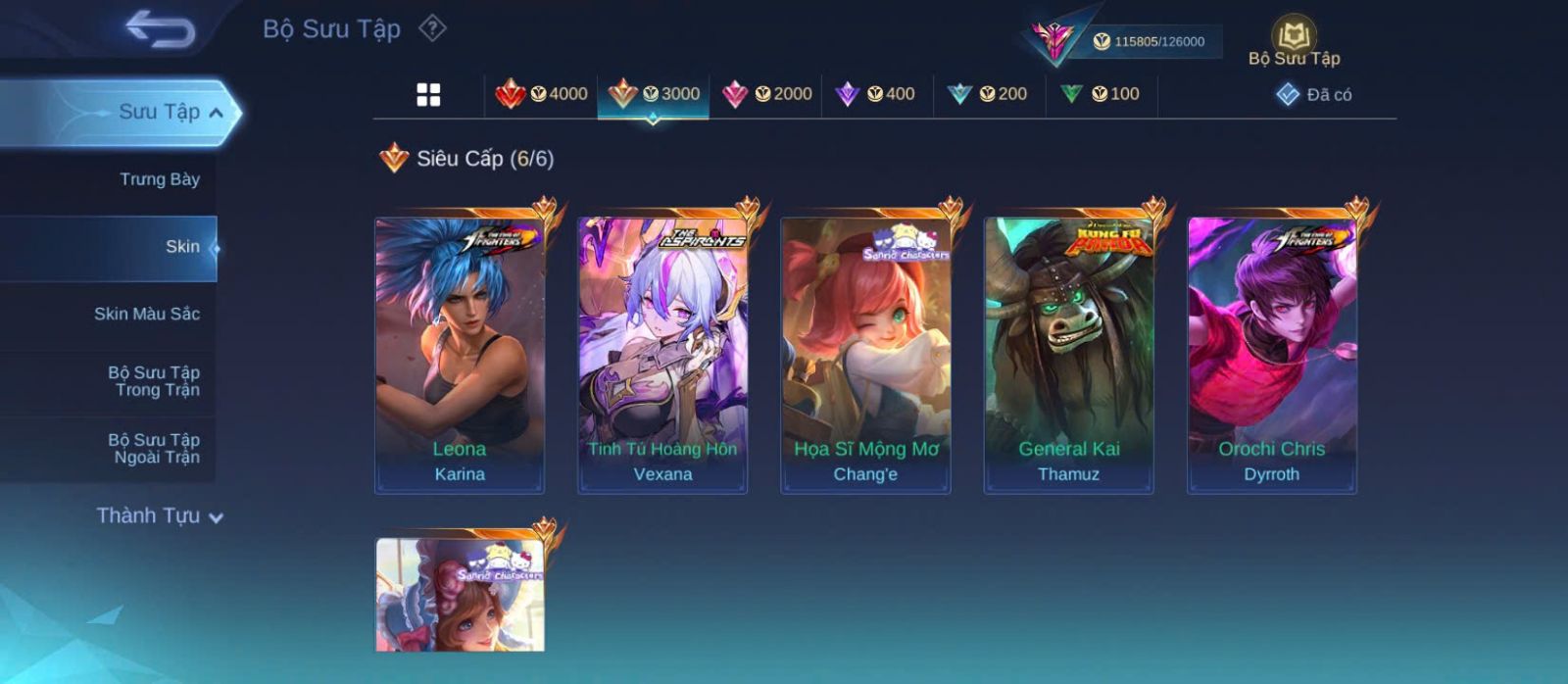Open the Bộ Sưu Tập book icon
The image size is (1568, 684).
pos(1294,38)
